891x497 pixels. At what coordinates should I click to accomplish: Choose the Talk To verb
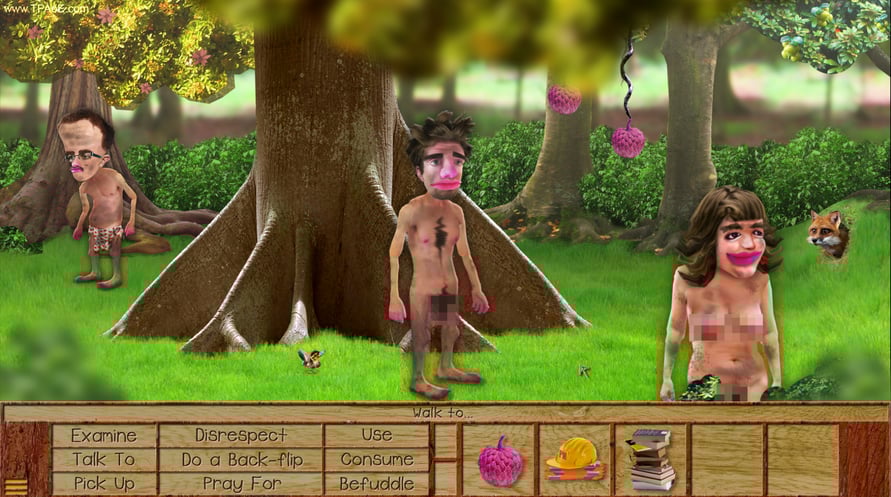(x=104, y=459)
